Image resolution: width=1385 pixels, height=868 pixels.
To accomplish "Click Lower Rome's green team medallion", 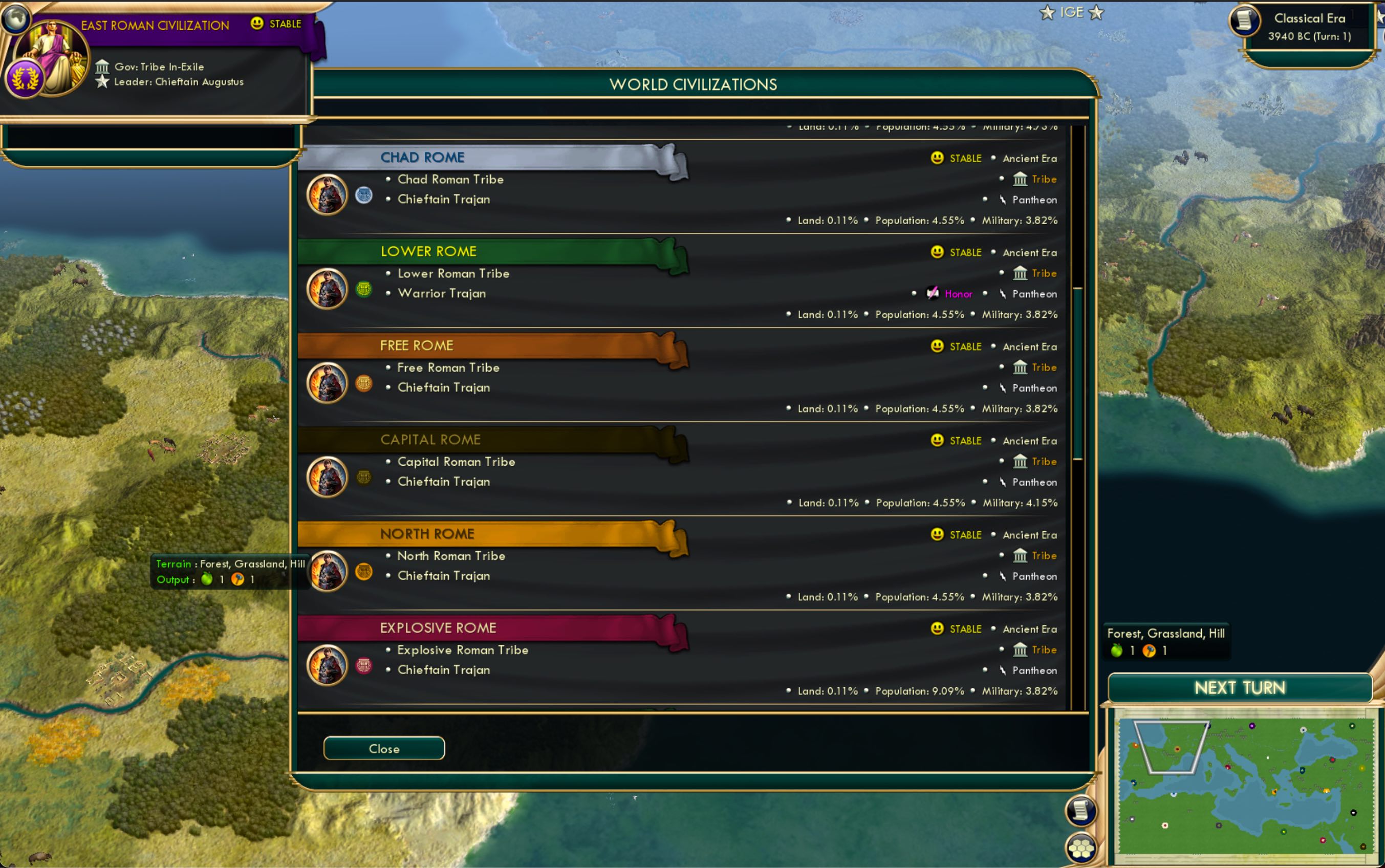I will point(364,288).
